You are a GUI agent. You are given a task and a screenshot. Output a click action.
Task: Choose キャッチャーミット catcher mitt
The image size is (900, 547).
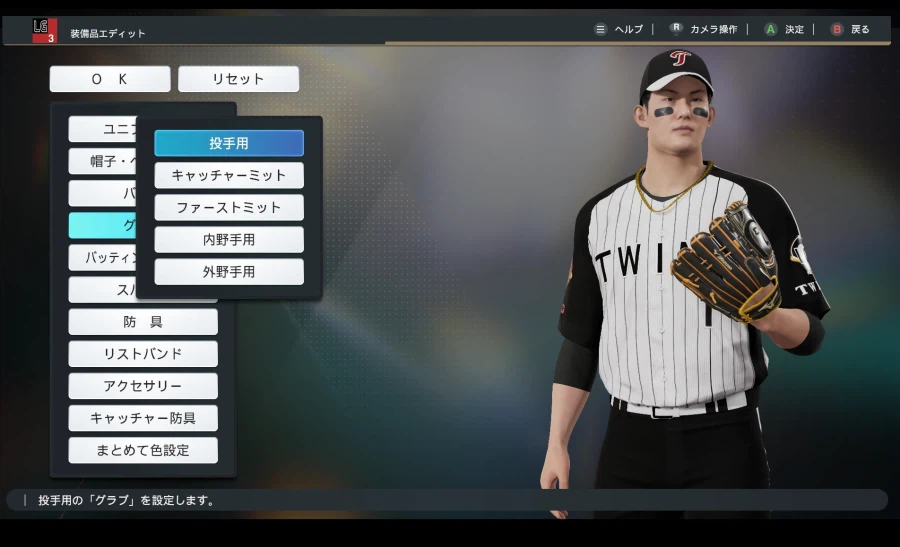pos(229,175)
